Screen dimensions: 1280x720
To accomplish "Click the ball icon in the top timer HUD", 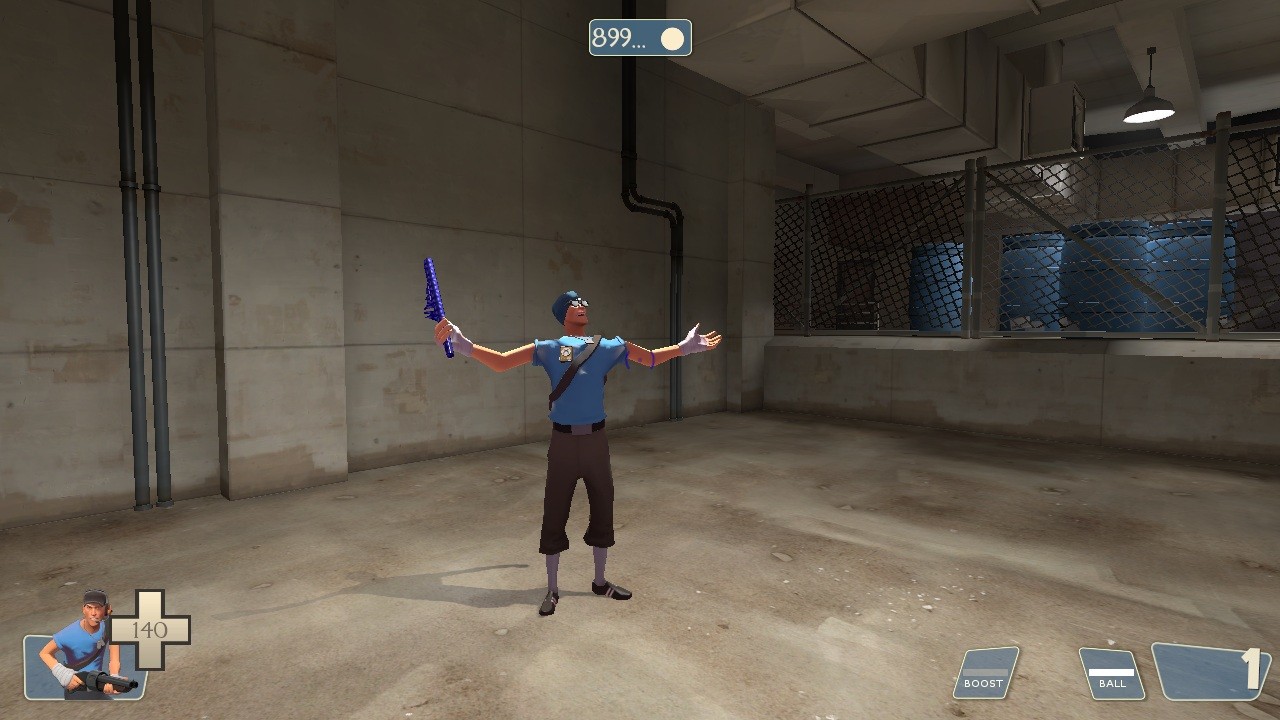I will (672, 38).
